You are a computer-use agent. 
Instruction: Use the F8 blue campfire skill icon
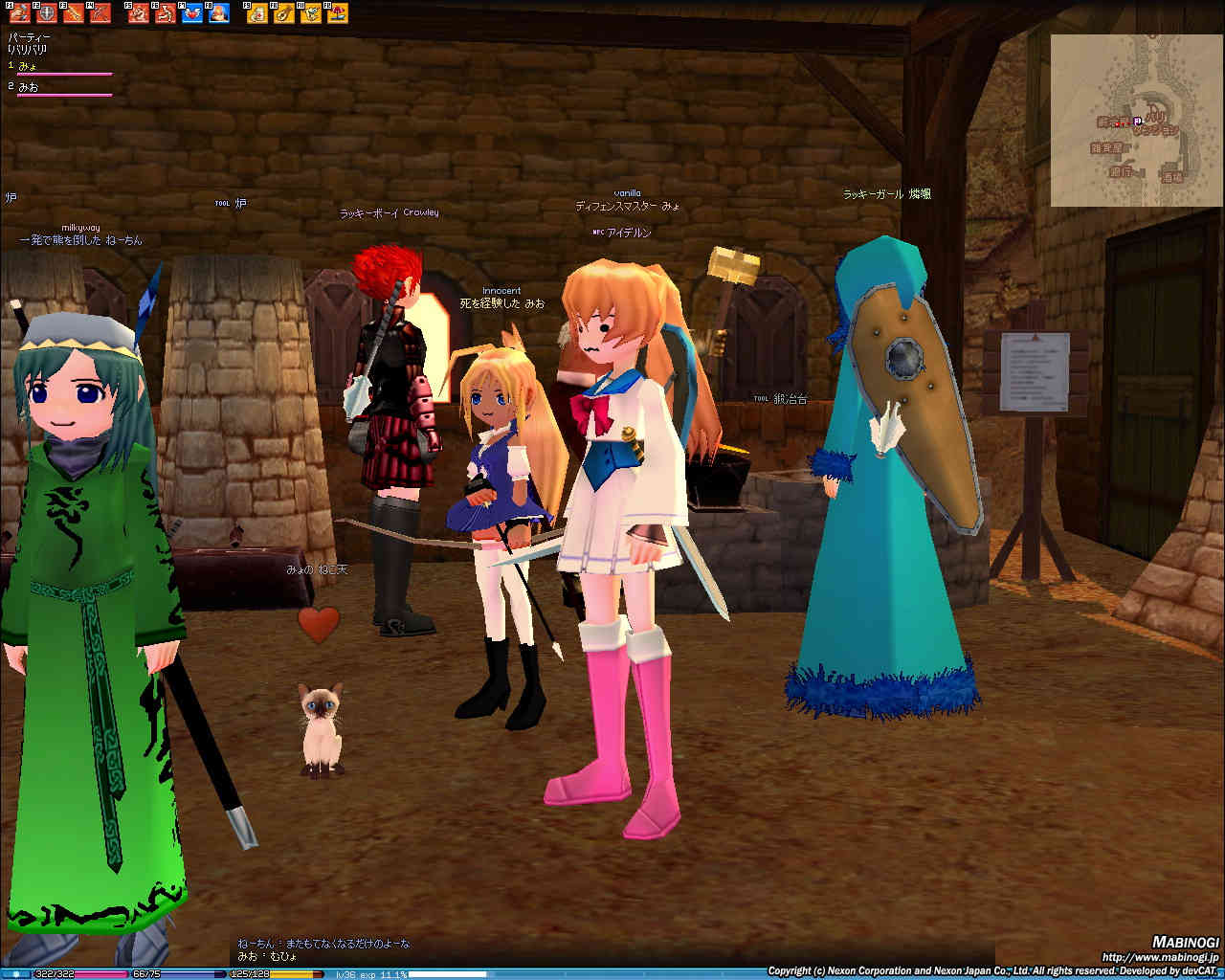point(219,13)
